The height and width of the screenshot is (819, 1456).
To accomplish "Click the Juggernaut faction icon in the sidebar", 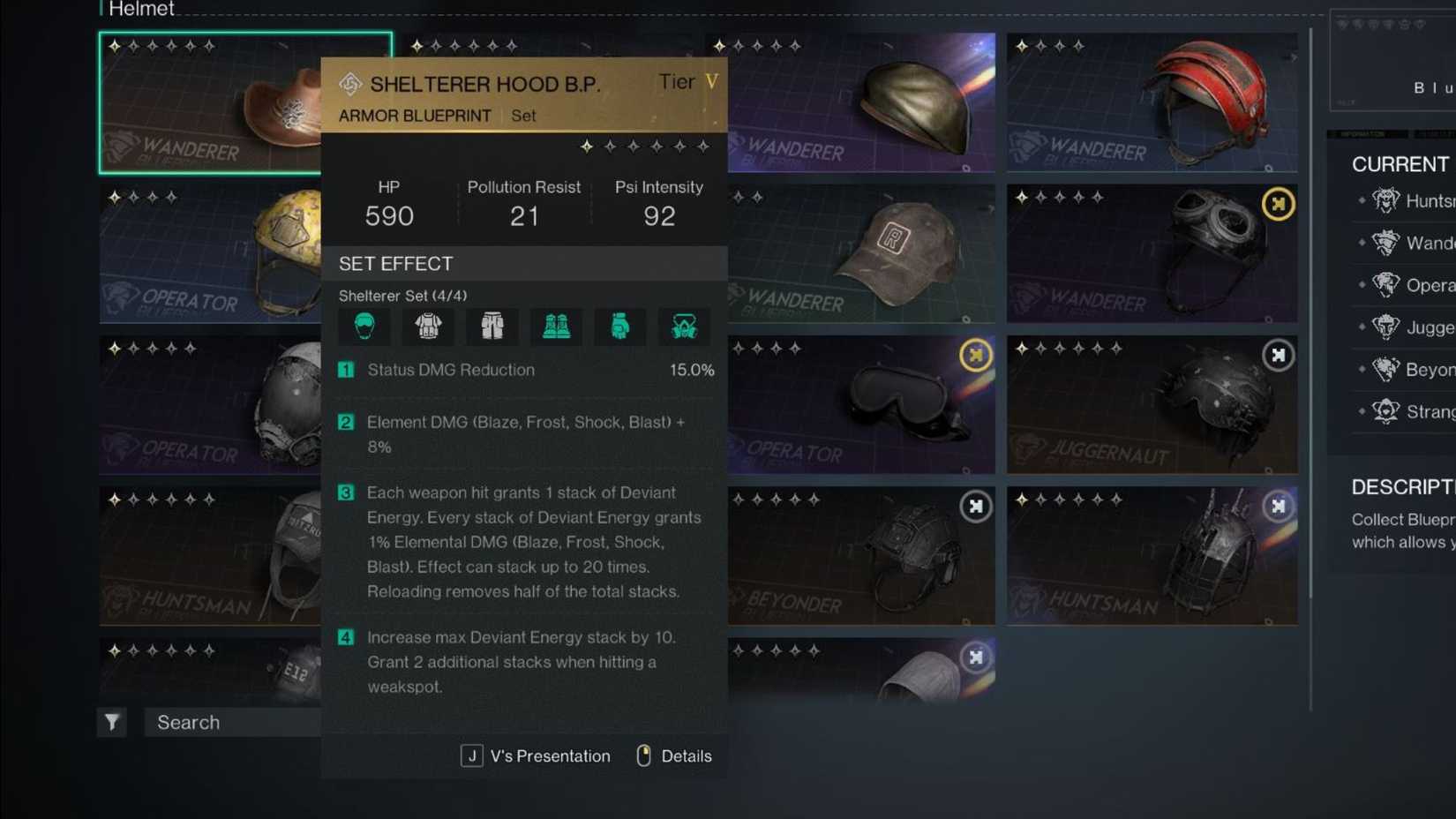I will [1385, 327].
